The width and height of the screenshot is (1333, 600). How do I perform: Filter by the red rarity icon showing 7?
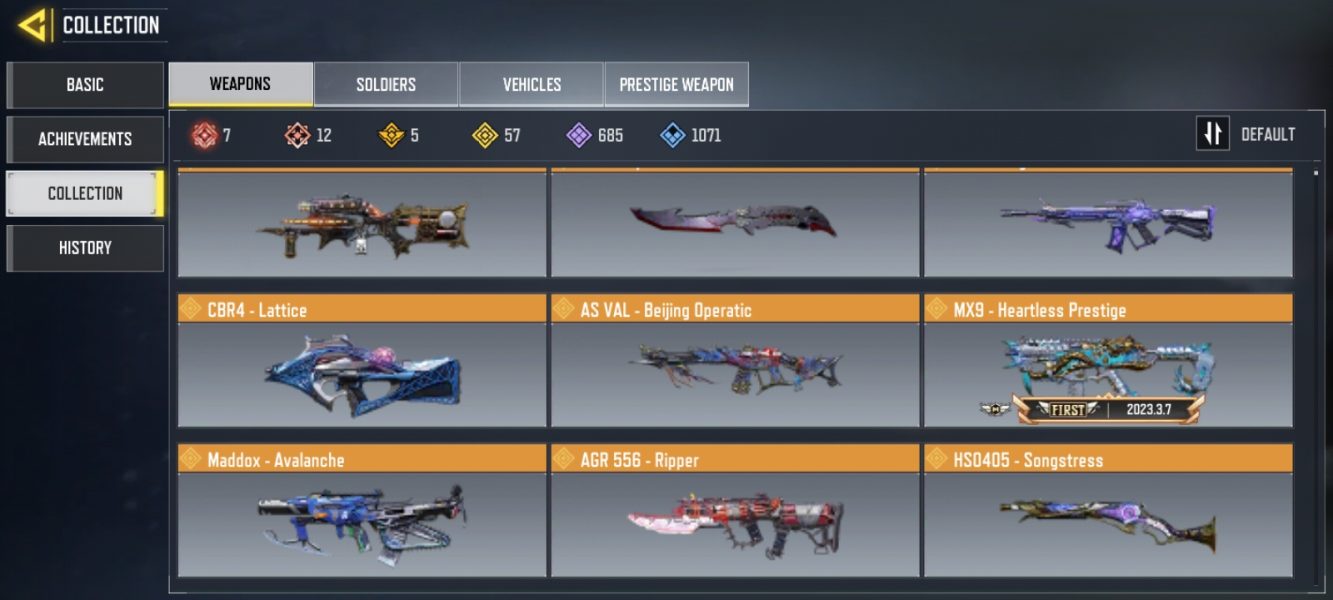(x=205, y=135)
